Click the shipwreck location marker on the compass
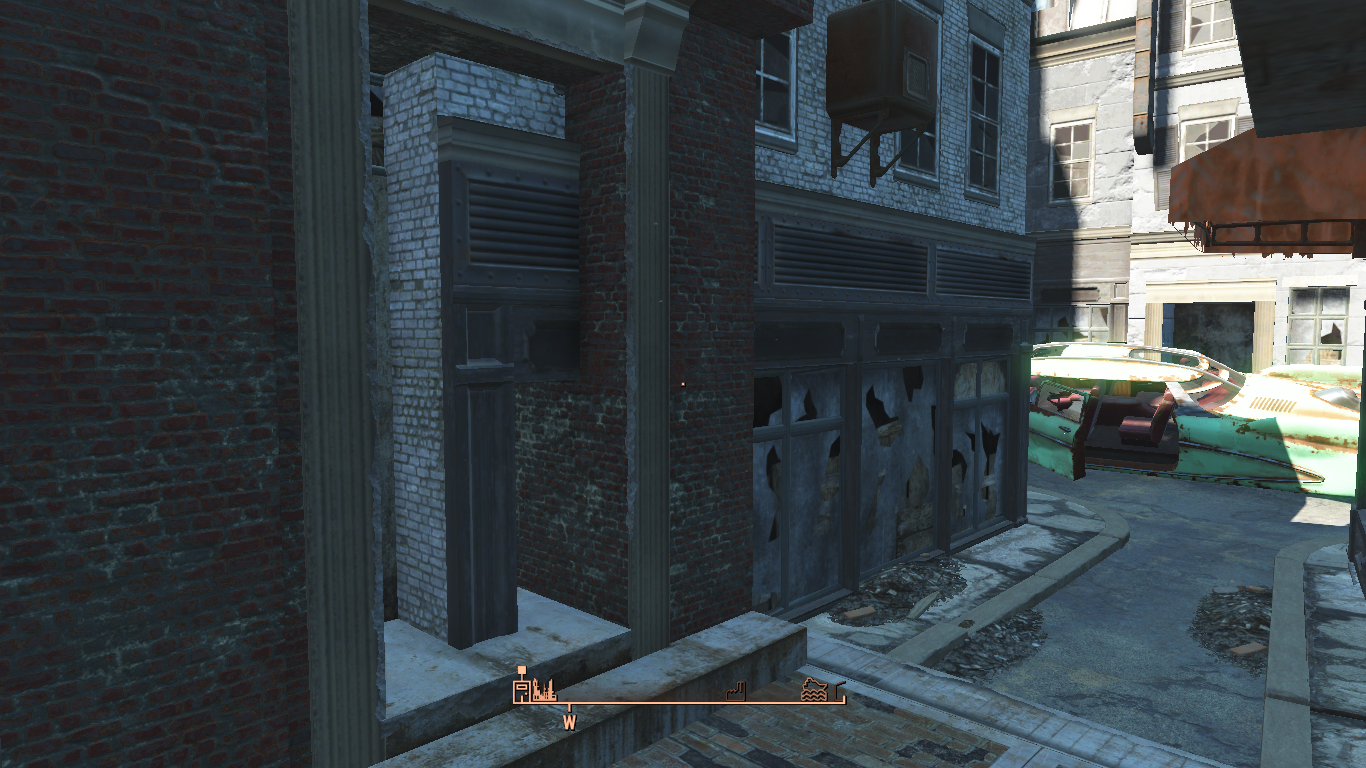This screenshot has width=1366, height=768. click(x=813, y=690)
